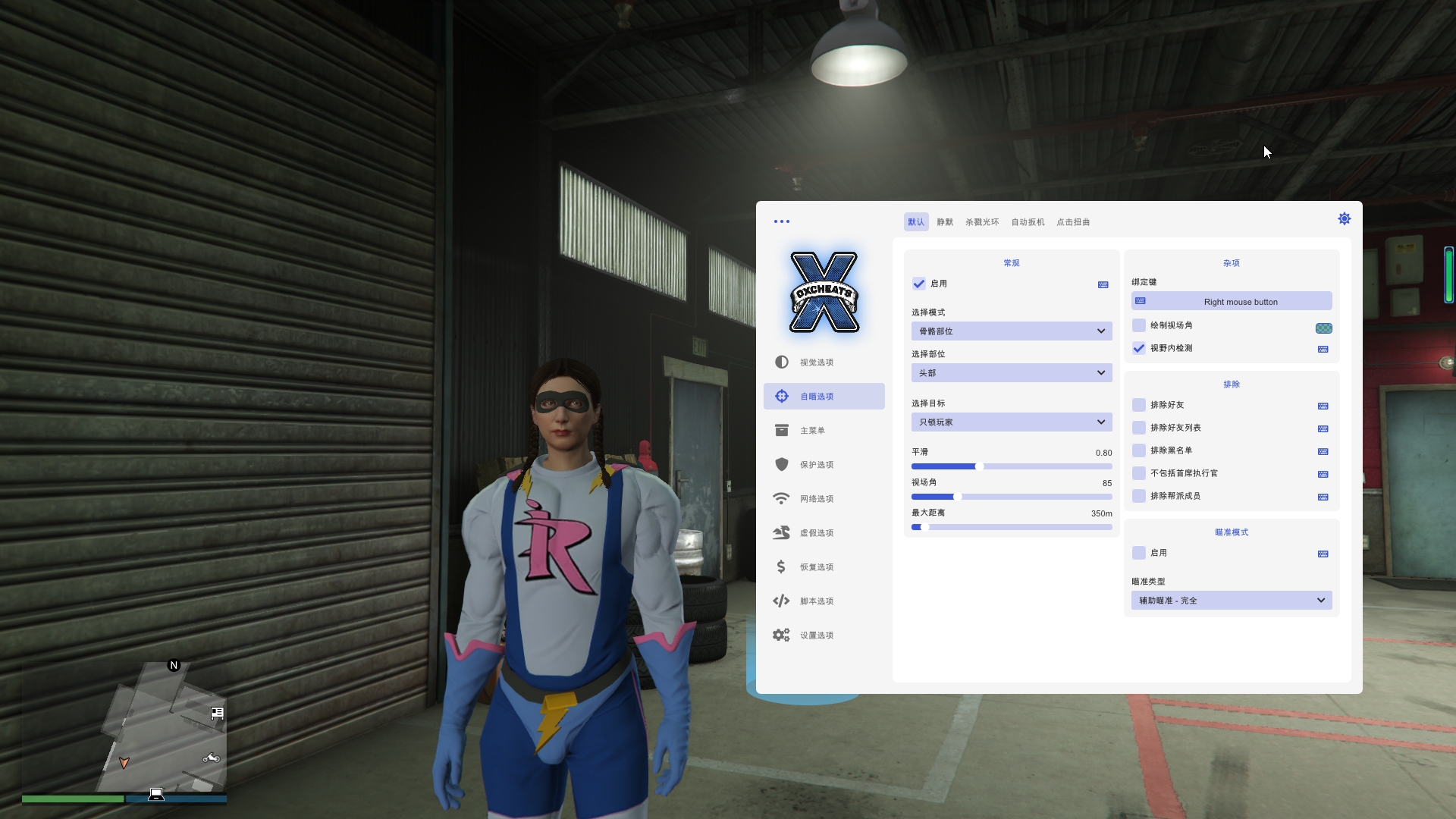Toggle the 启用 checkbox under 常规
The image size is (1456, 819).
point(919,284)
